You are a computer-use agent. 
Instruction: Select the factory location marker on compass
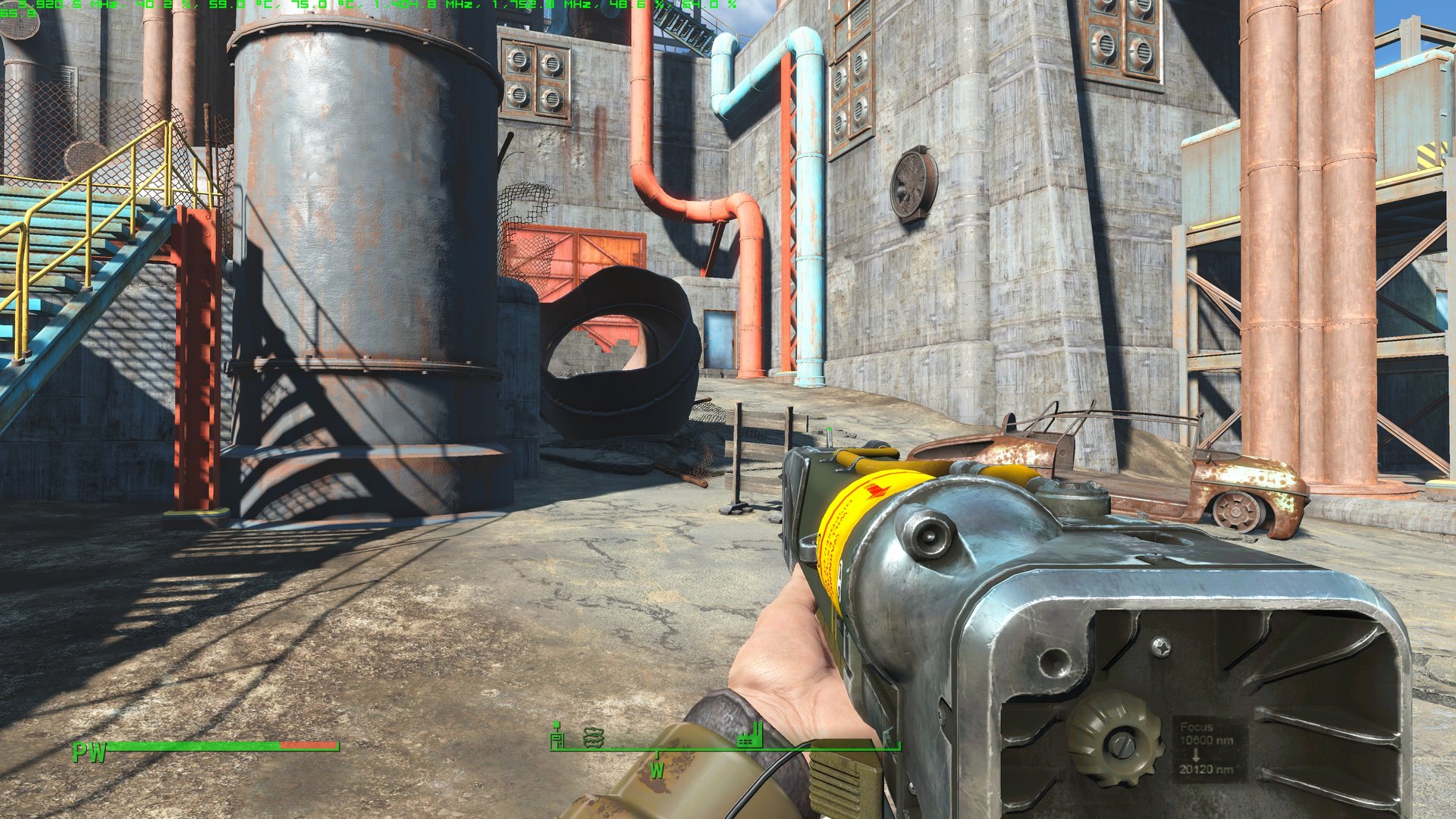click(750, 735)
